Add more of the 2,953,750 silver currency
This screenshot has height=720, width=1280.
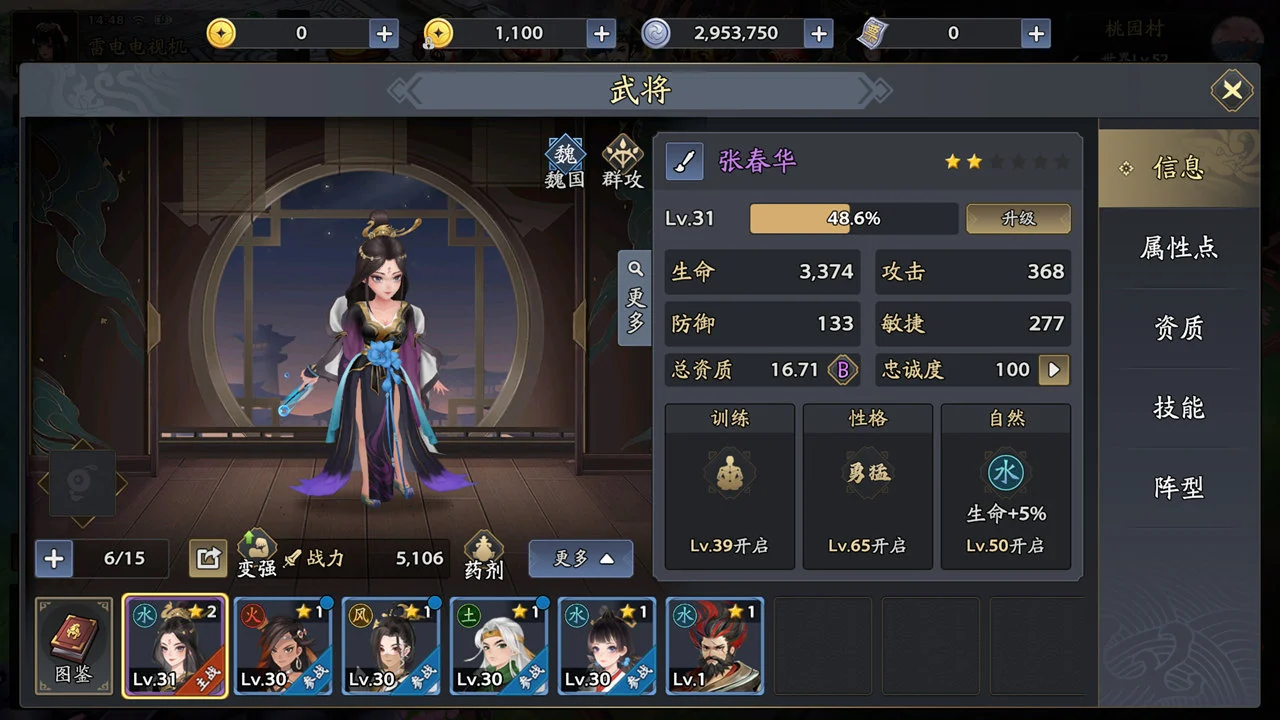click(x=818, y=33)
